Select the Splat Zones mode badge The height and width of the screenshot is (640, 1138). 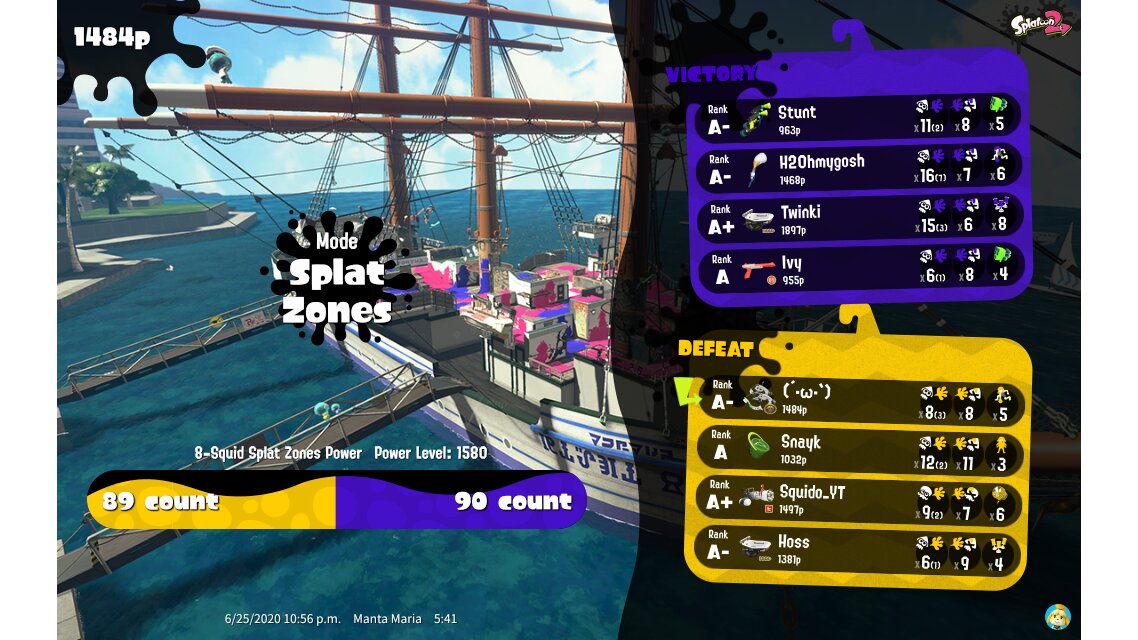(x=336, y=280)
